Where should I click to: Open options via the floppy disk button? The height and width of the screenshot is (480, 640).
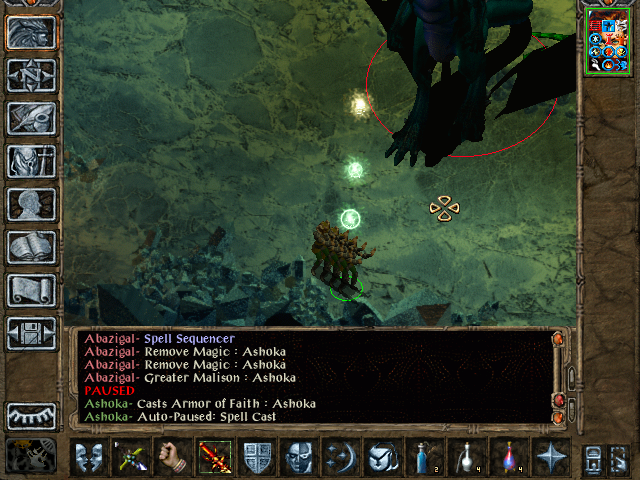tap(31, 333)
